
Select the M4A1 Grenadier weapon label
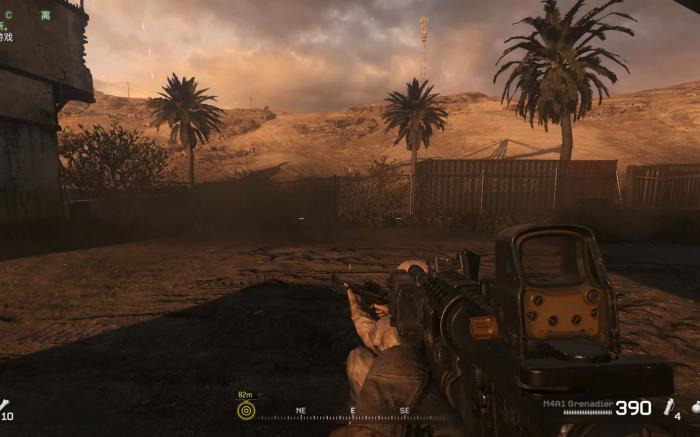577,402
